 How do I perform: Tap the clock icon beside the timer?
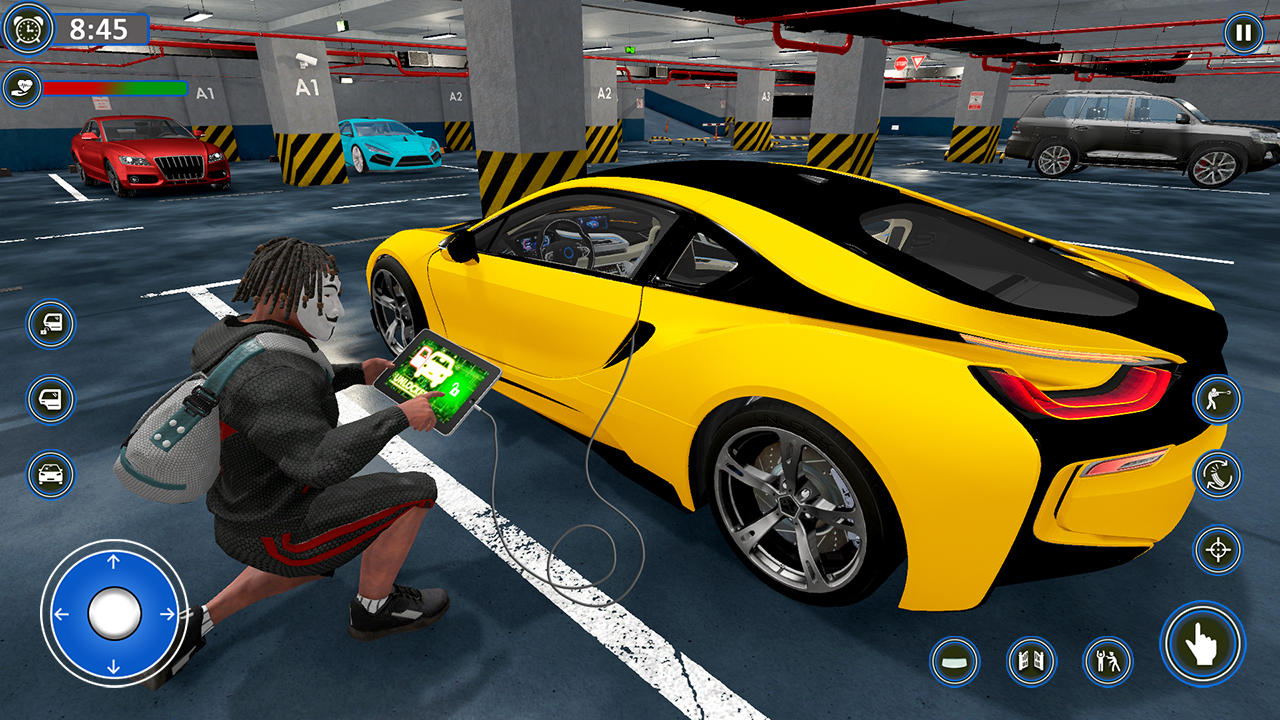[27, 26]
